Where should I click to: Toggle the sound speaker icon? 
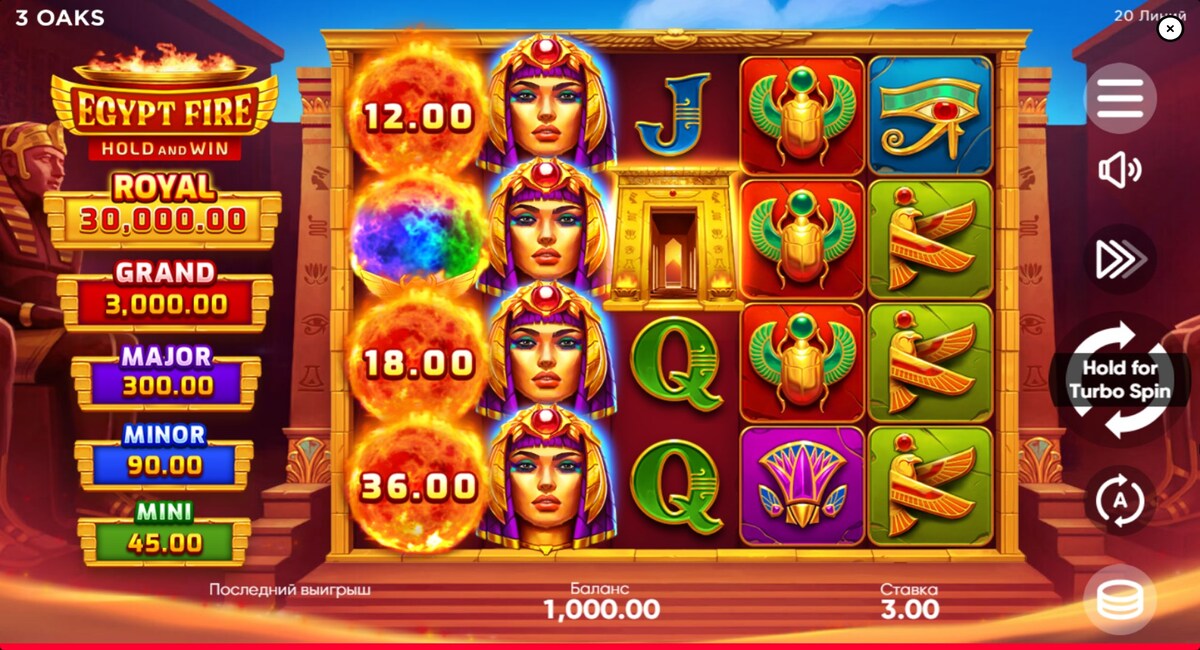click(1120, 170)
